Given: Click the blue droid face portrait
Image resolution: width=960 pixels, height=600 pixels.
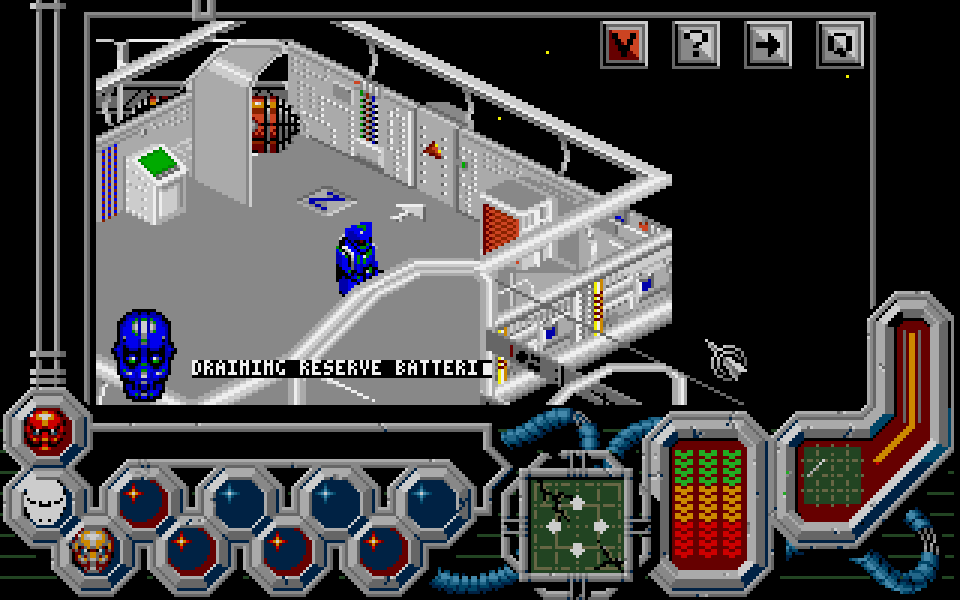Looking at the screenshot, I should coord(143,354).
